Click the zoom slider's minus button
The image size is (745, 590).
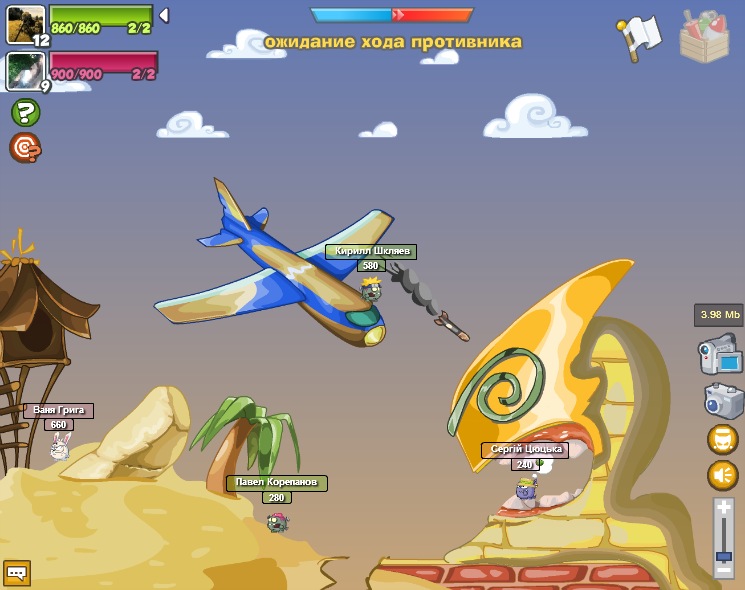(x=723, y=570)
